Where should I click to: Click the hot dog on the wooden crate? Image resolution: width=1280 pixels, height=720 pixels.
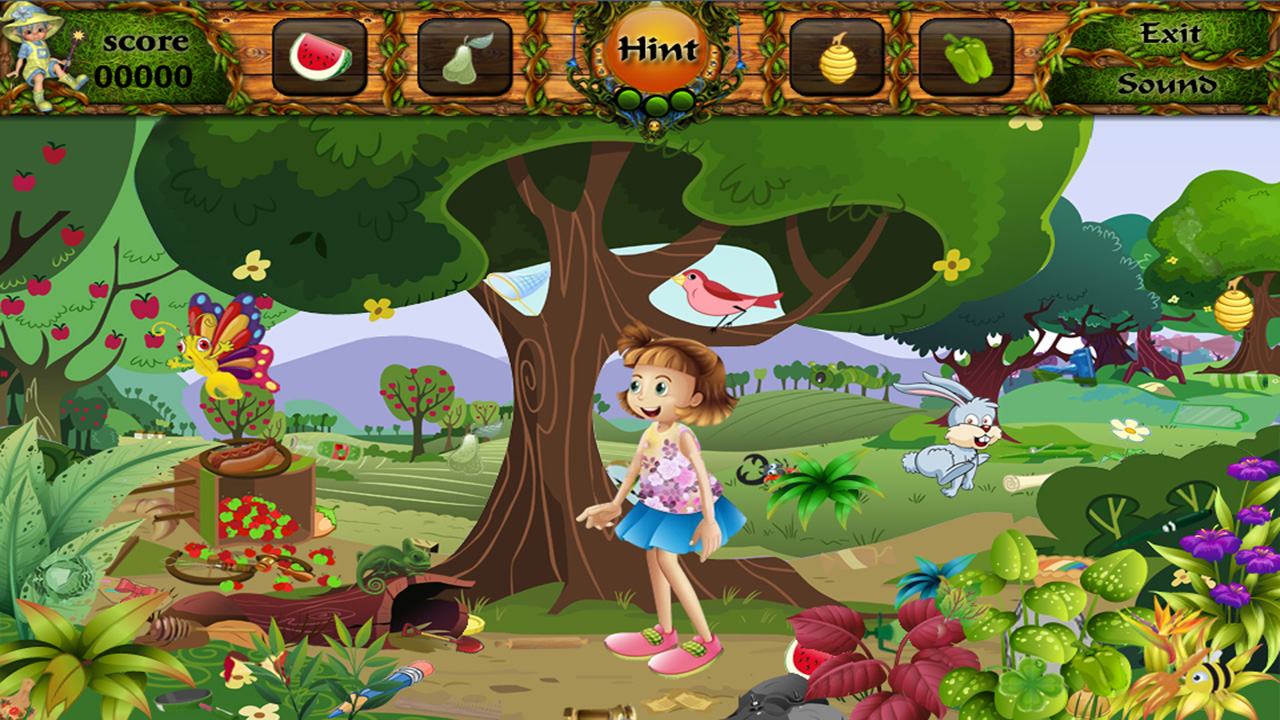tap(245, 457)
